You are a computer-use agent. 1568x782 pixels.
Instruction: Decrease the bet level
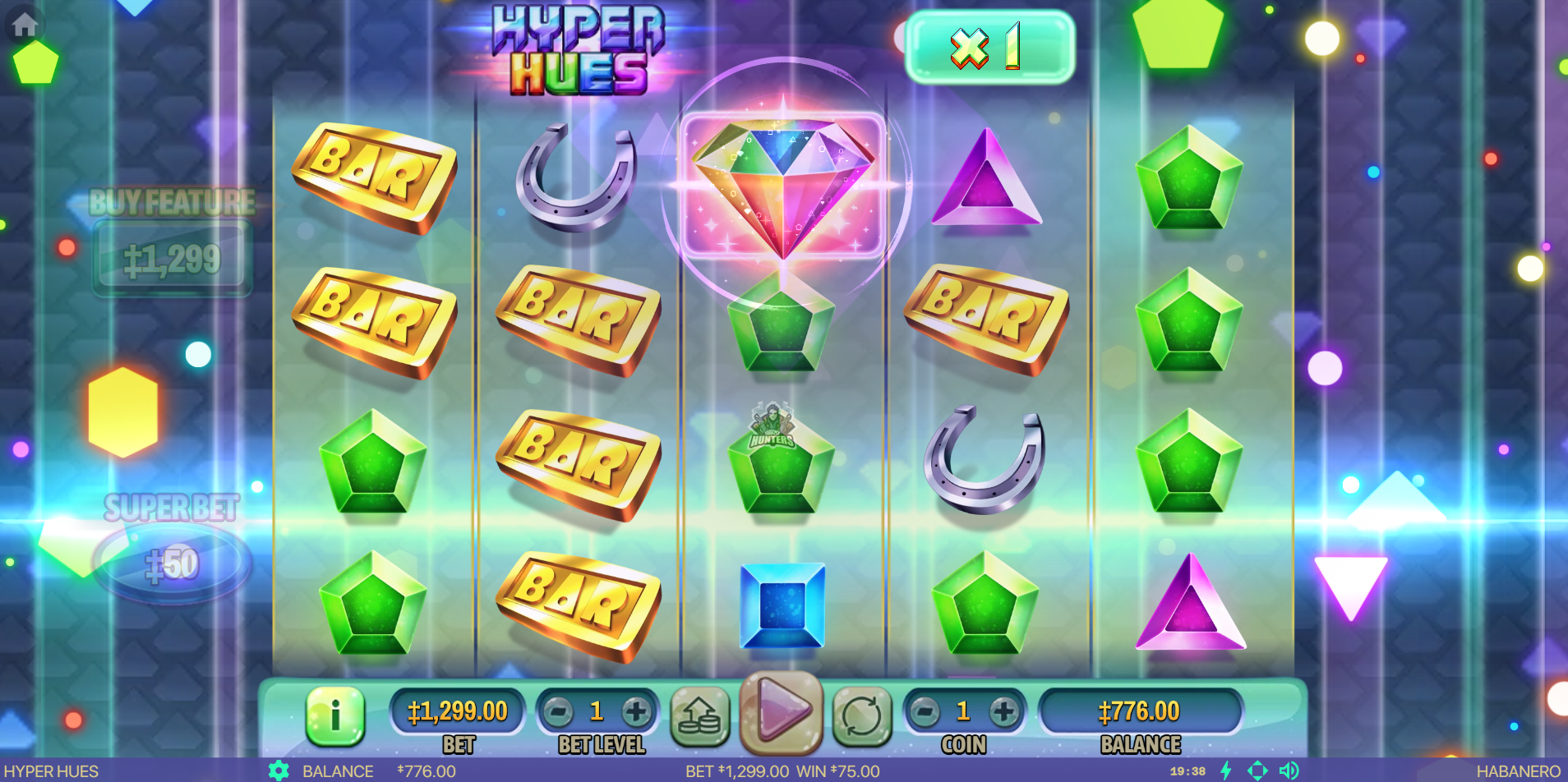(x=559, y=711)
